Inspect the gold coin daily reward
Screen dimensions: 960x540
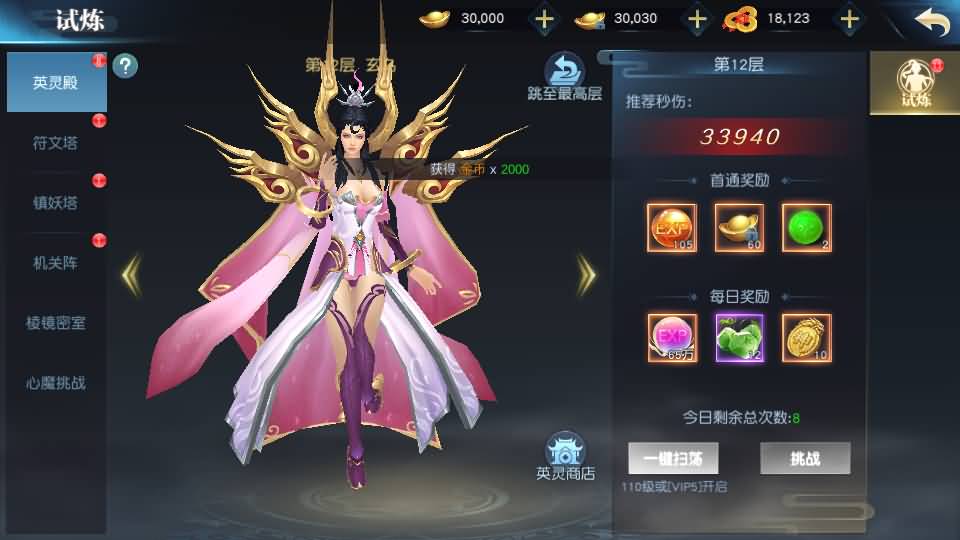806,338
